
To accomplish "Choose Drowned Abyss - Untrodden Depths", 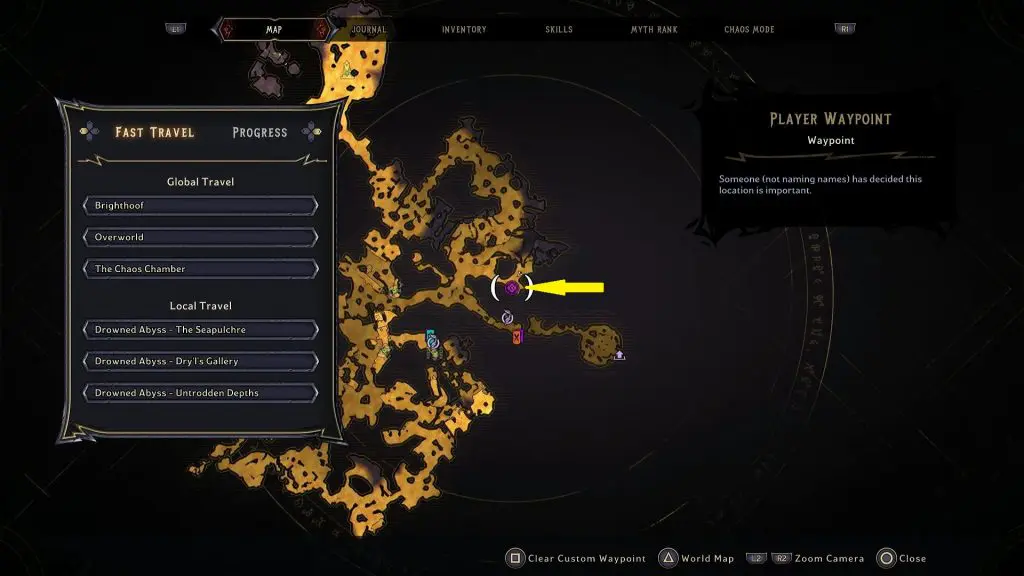I will point(201,393).
